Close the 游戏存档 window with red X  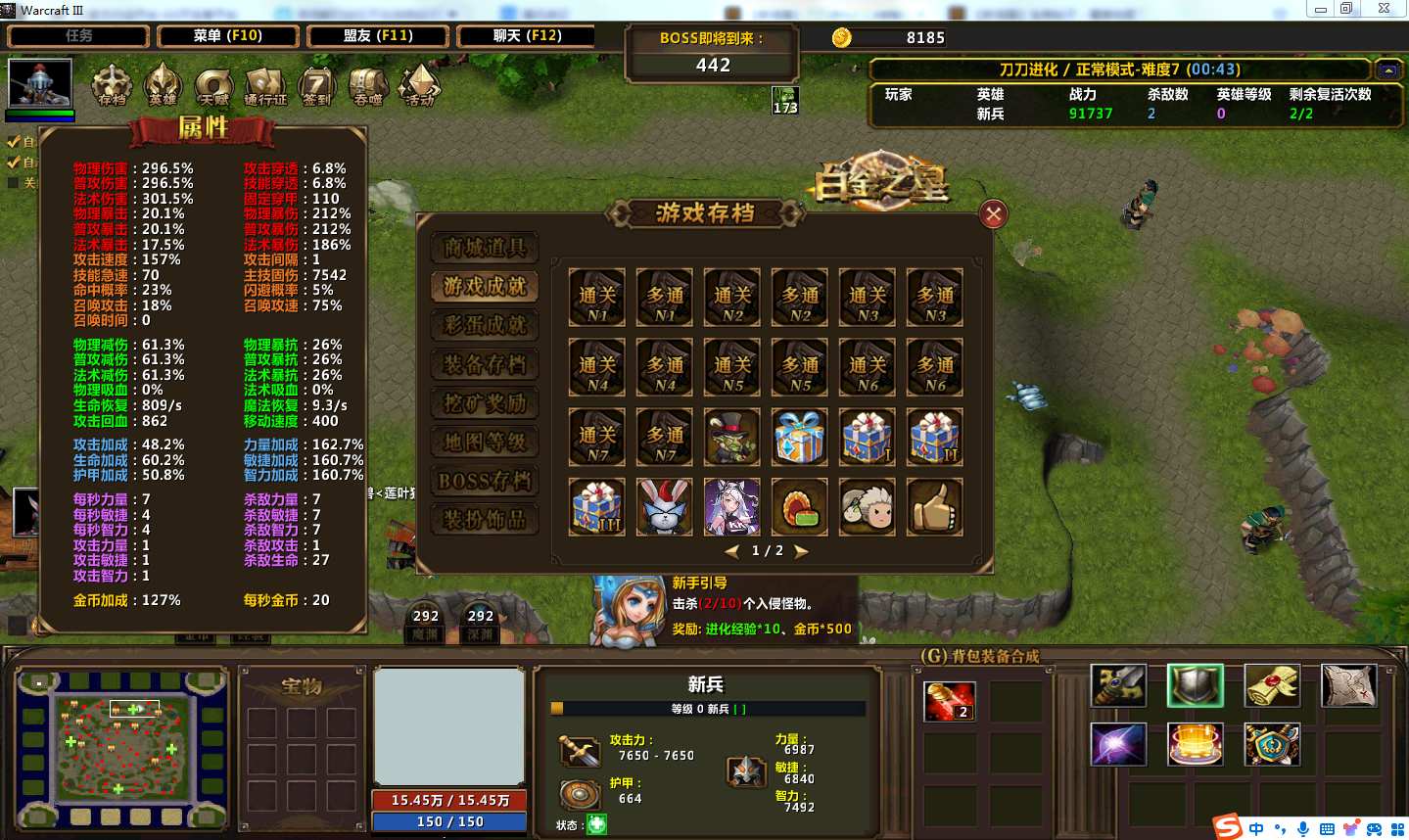tap(993, 214)
